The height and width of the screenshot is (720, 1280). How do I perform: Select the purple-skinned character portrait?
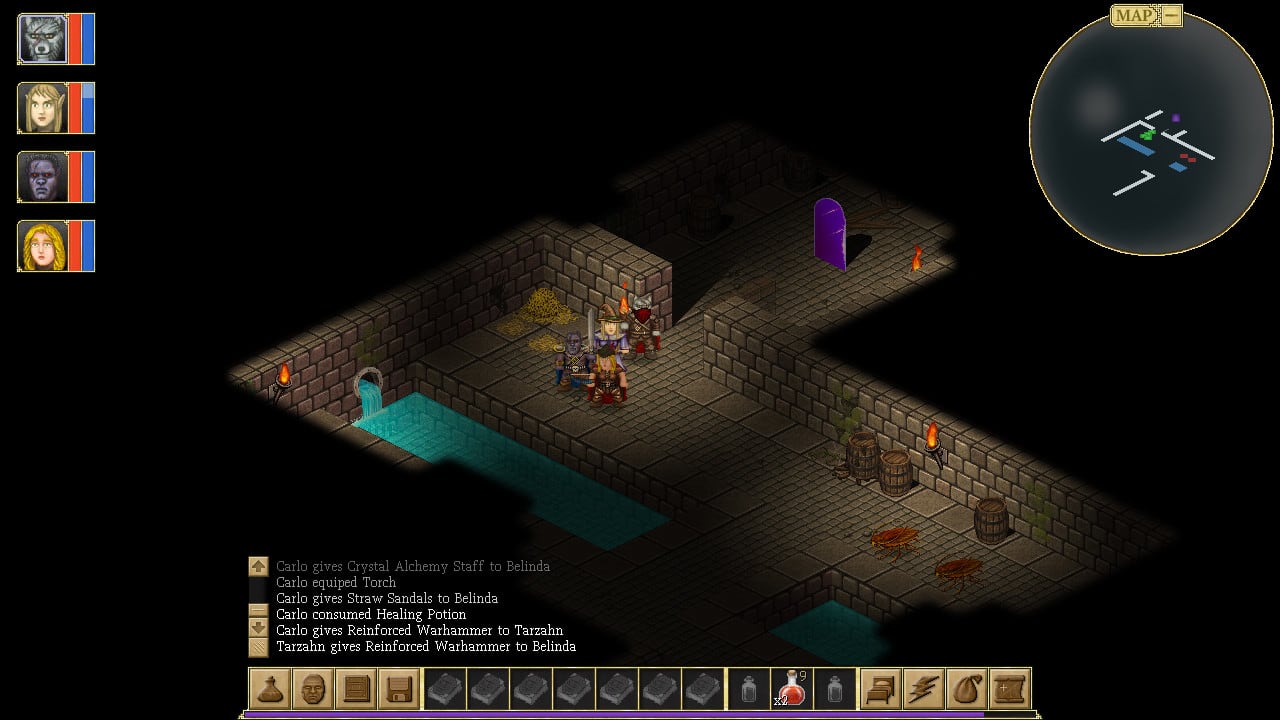coord(43,177)
